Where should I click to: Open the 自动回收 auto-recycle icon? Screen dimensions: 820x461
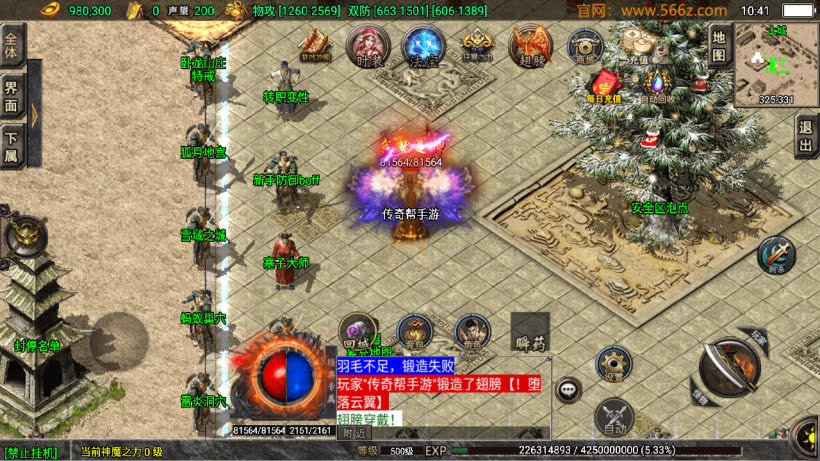pyautogui.click(x=657, y=86)
